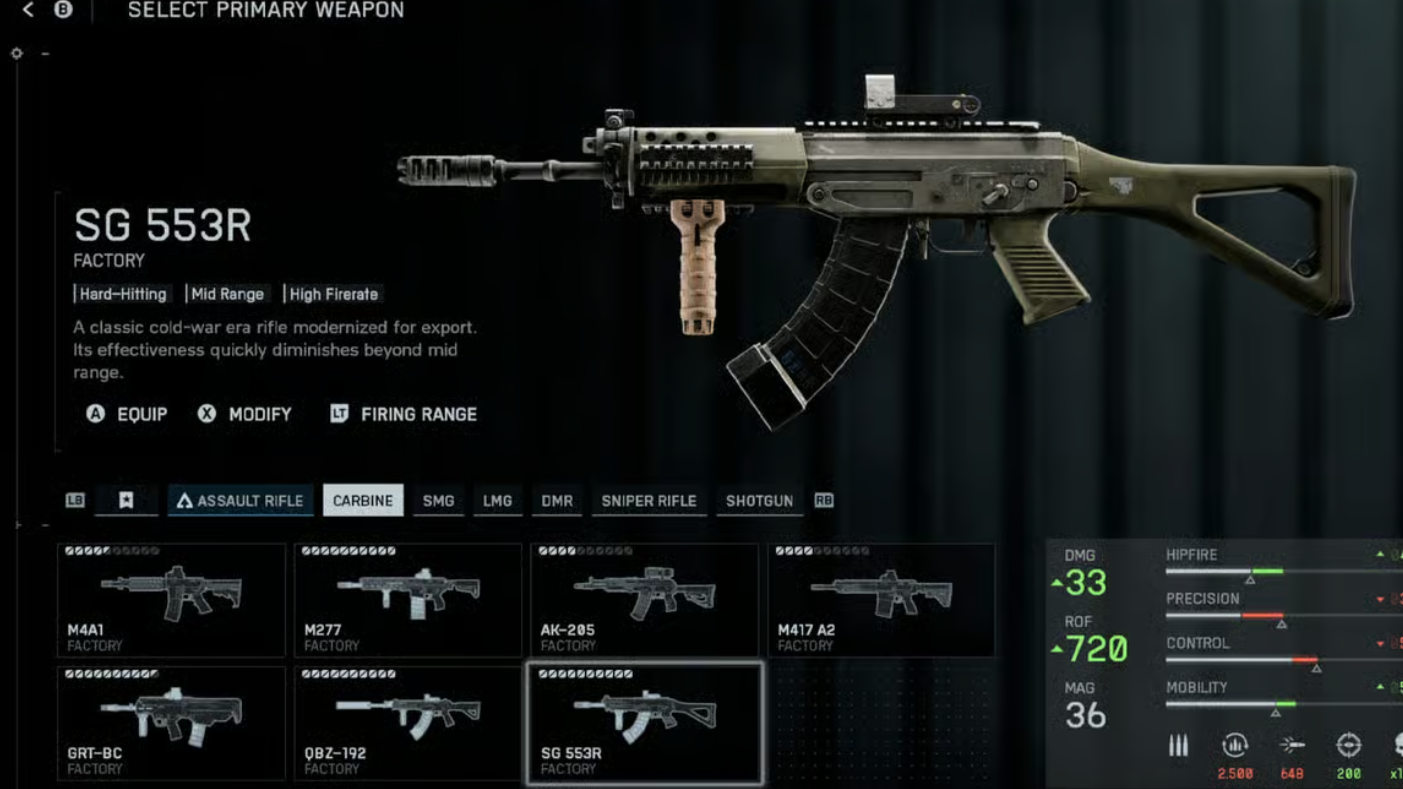Modify the selected weapon
Image resolution: width=1403 pixels, height=789 pixels.
[245, 414]
